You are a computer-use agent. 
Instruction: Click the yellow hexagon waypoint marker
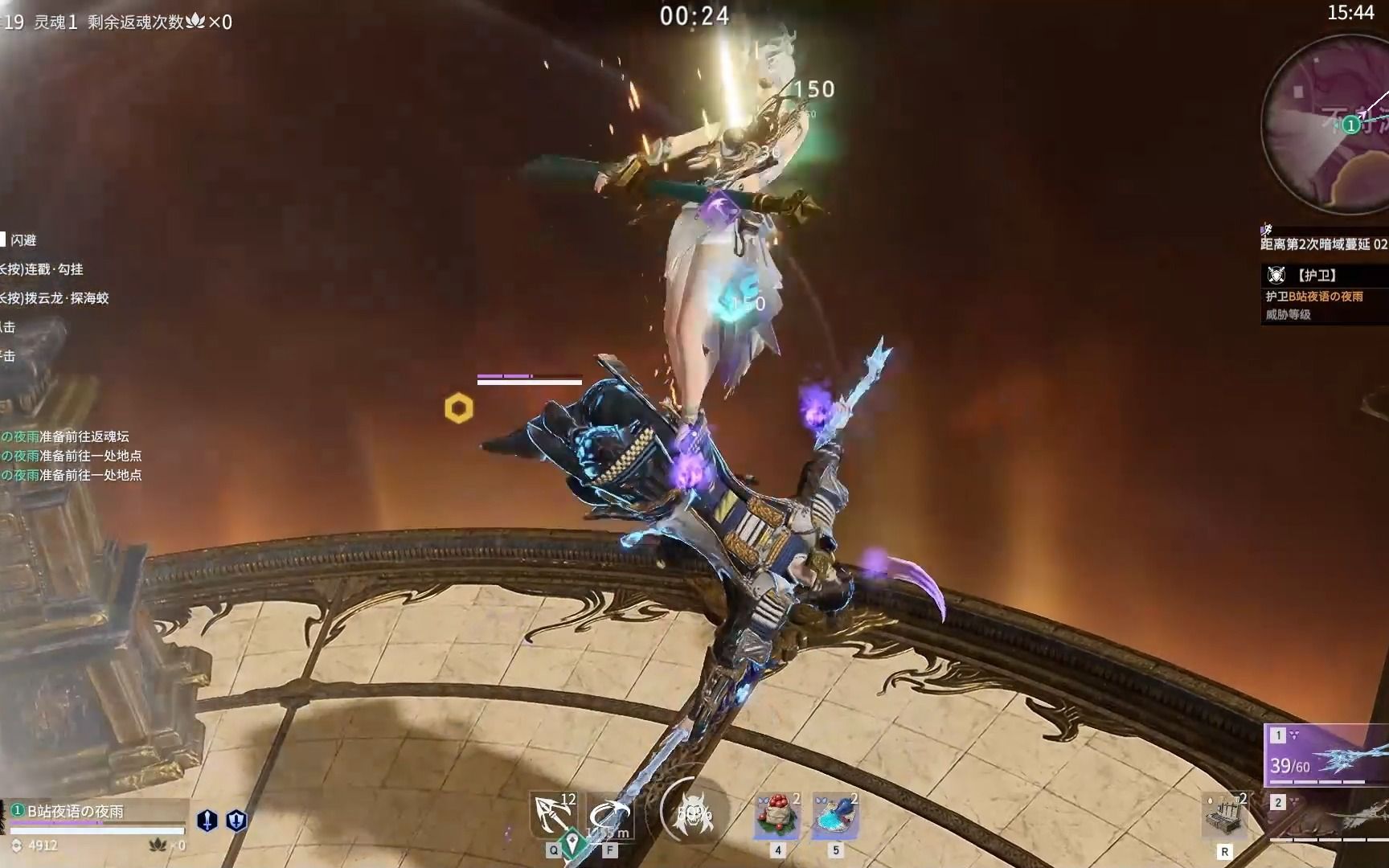459,409
